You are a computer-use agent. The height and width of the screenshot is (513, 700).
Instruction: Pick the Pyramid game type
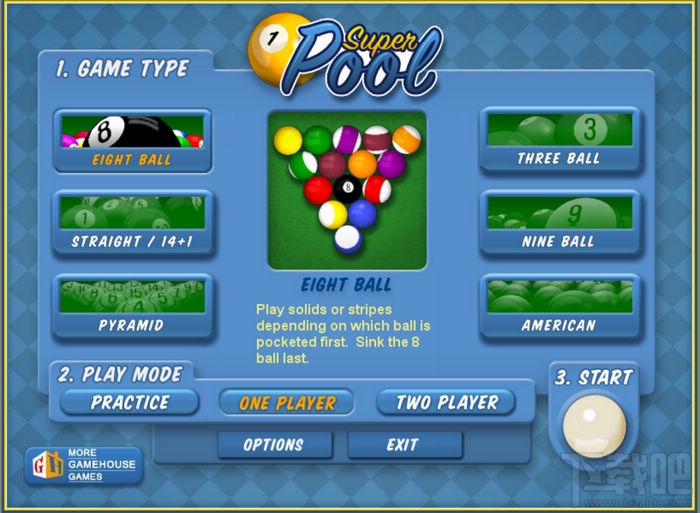(132, 306)
